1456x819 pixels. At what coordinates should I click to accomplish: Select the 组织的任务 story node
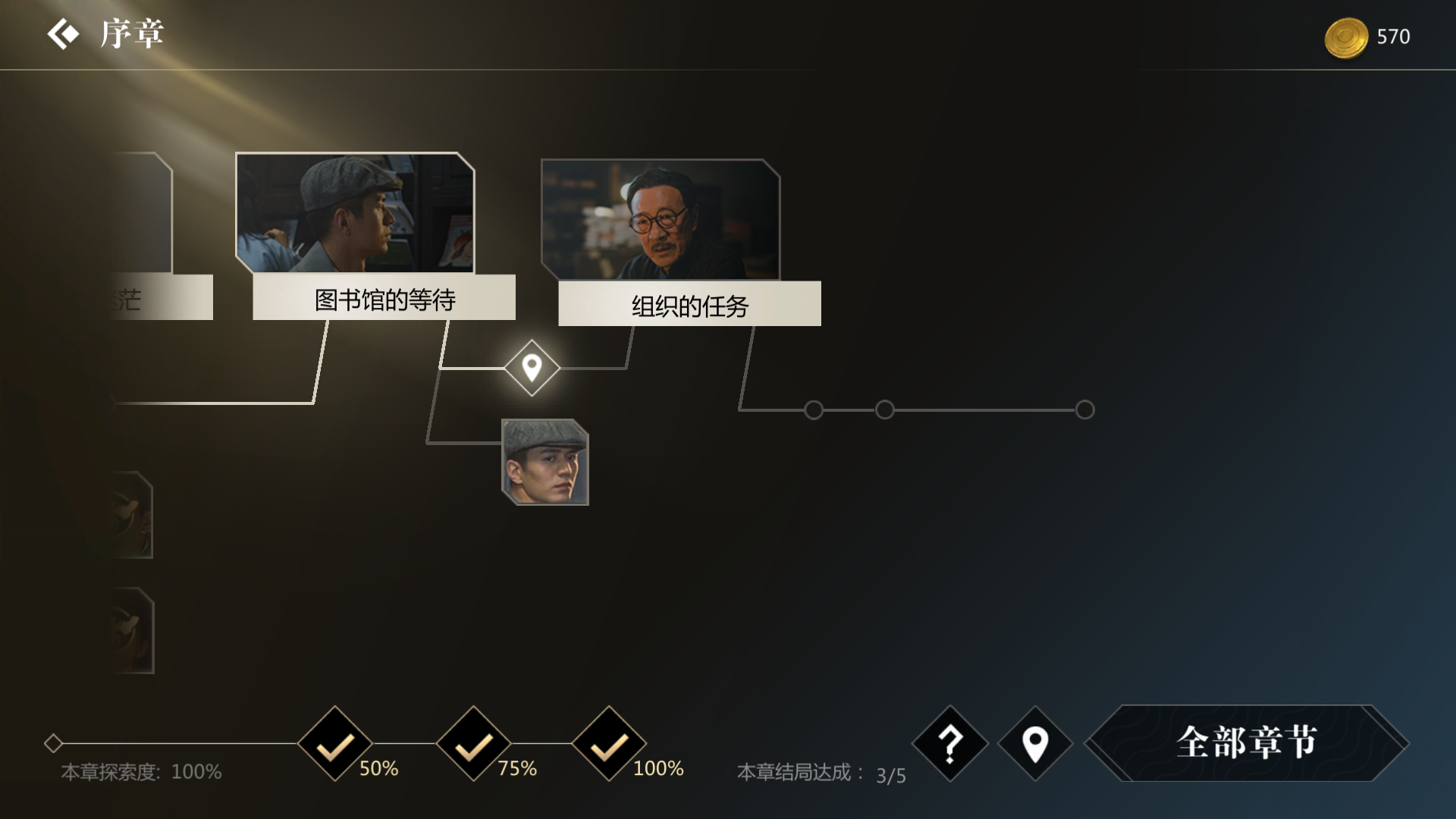[x=689, y=305]
